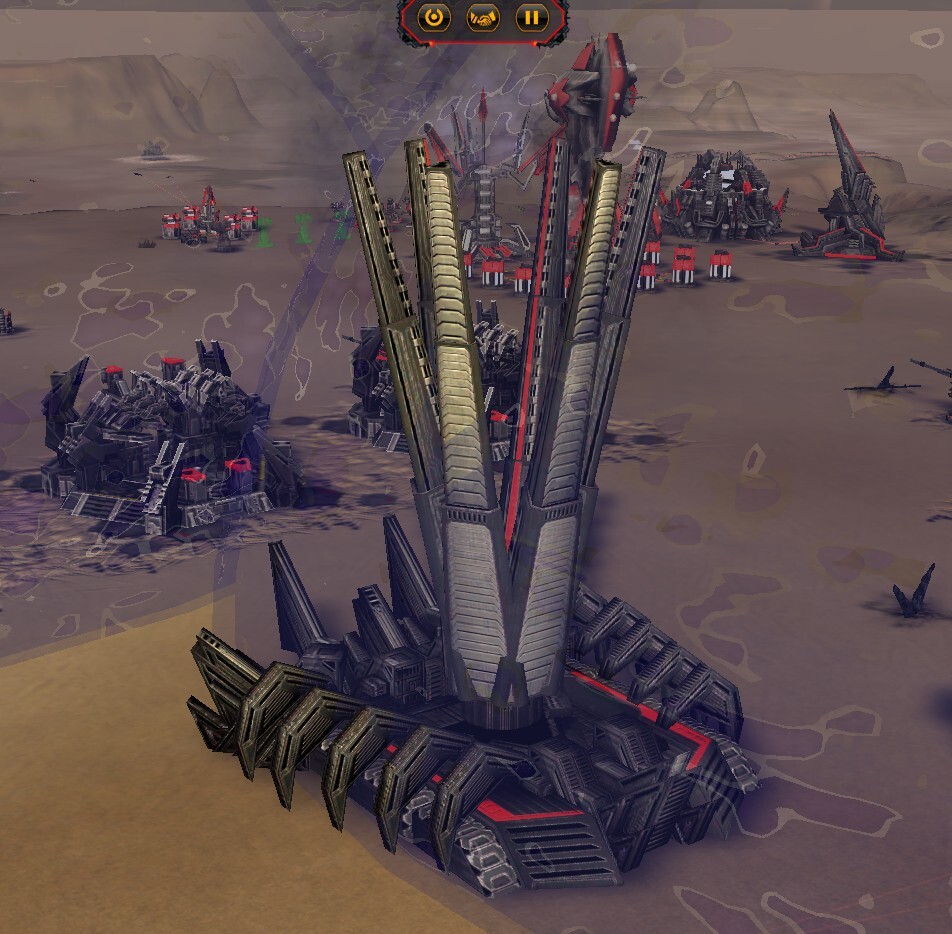Pause the game with the pause button
This screenshot has height=934, width=952.
[532, 17]
